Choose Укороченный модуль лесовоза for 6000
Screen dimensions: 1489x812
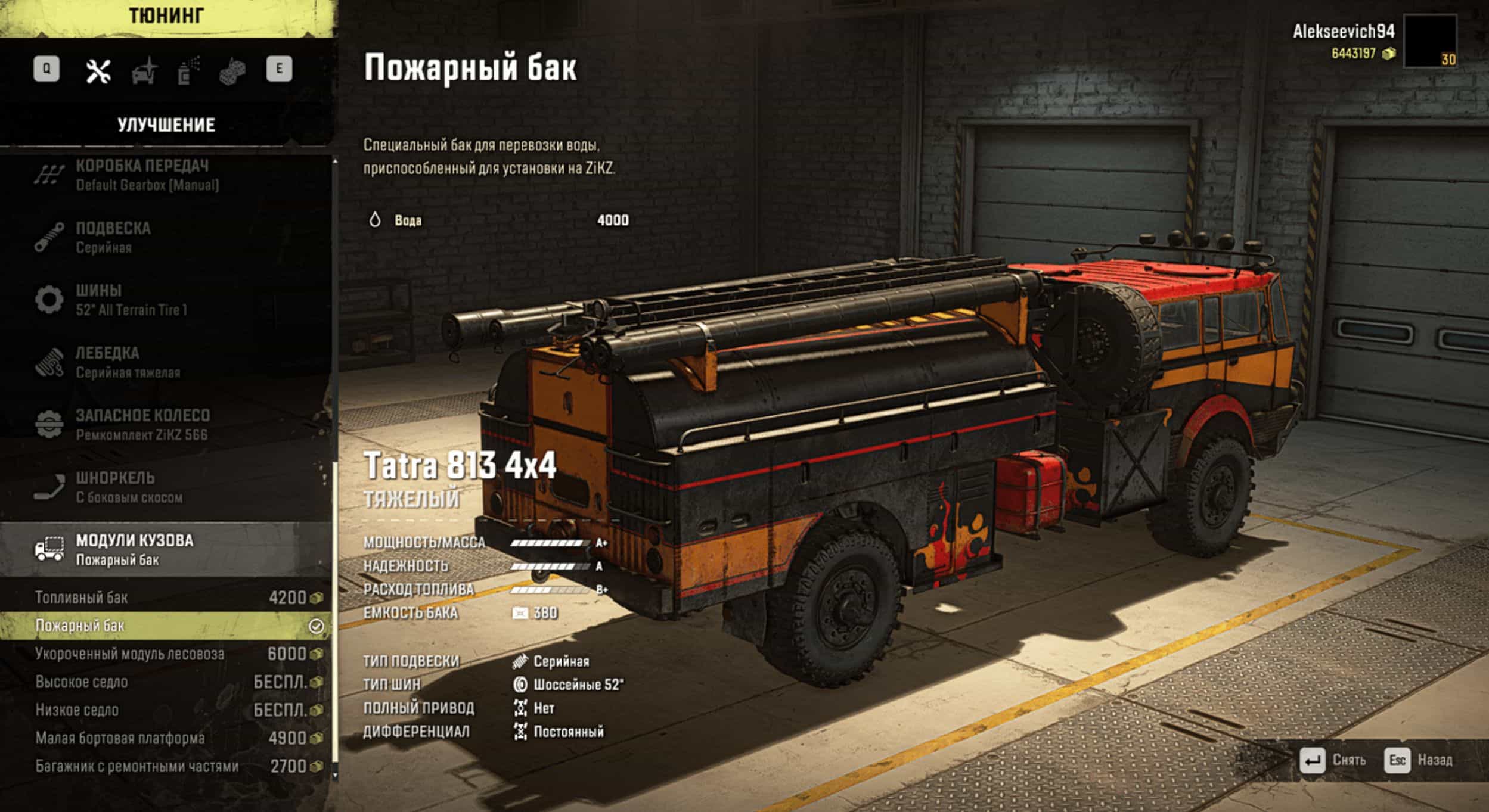[x=166, y=654]
